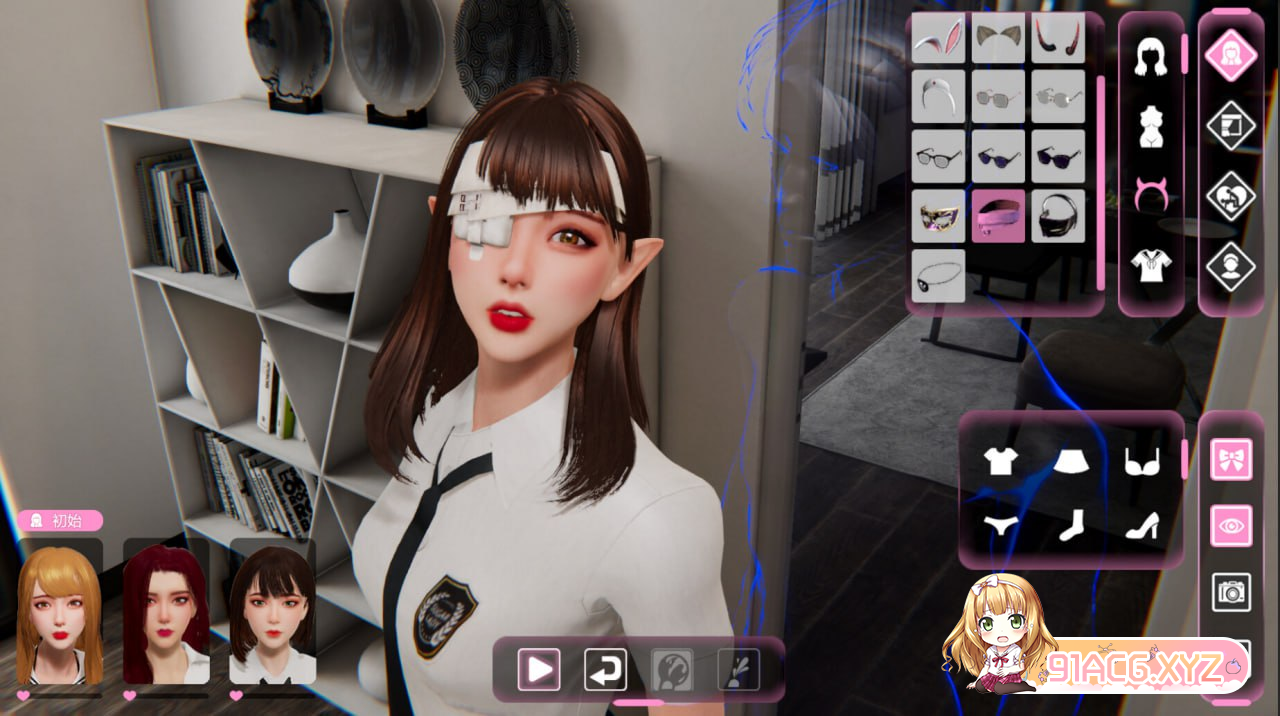Click the camera screenshot button
Viewport: 1280px width, 716px height.
(1231, 591)
